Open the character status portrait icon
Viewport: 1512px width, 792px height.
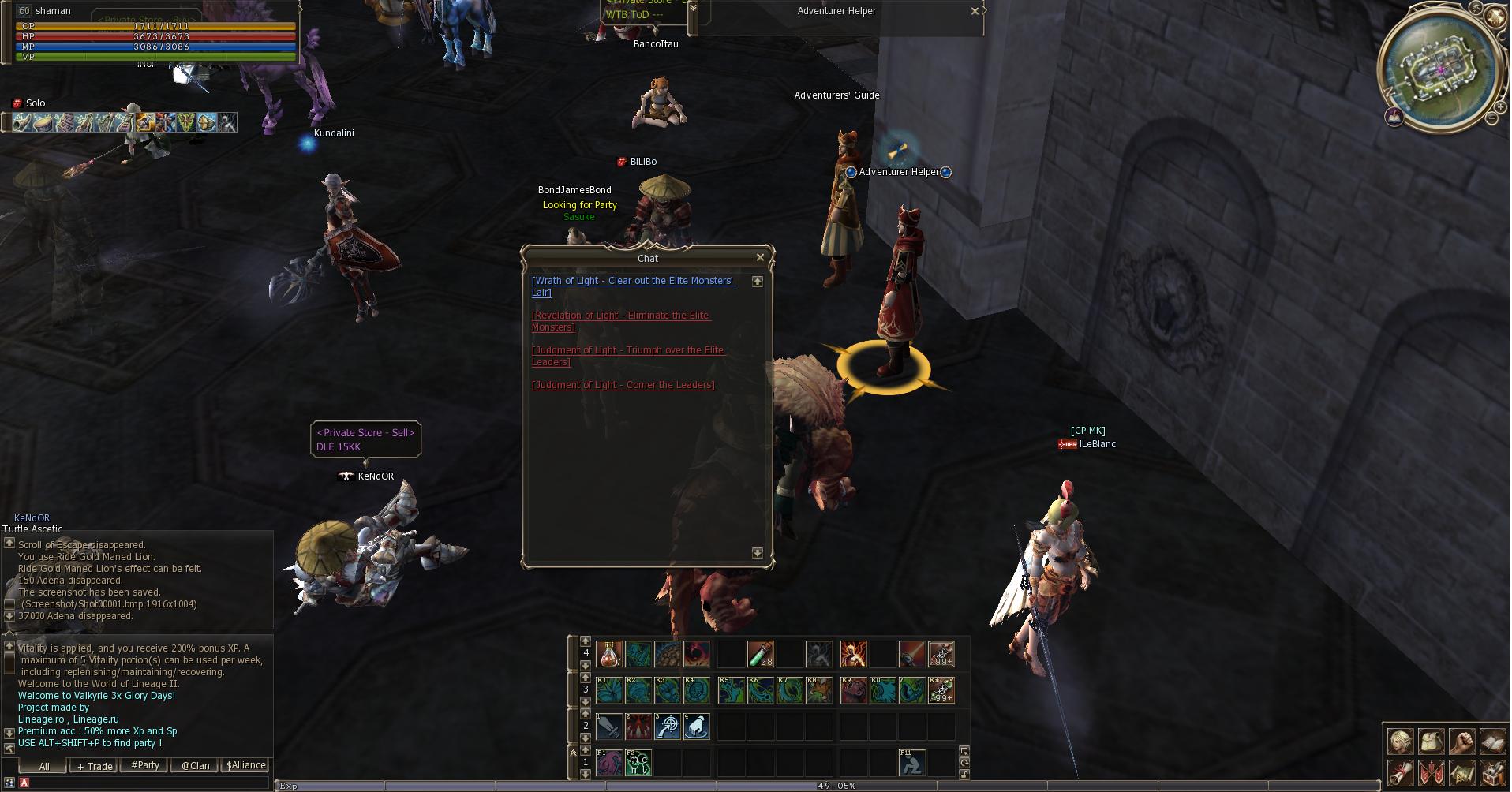1401,742
